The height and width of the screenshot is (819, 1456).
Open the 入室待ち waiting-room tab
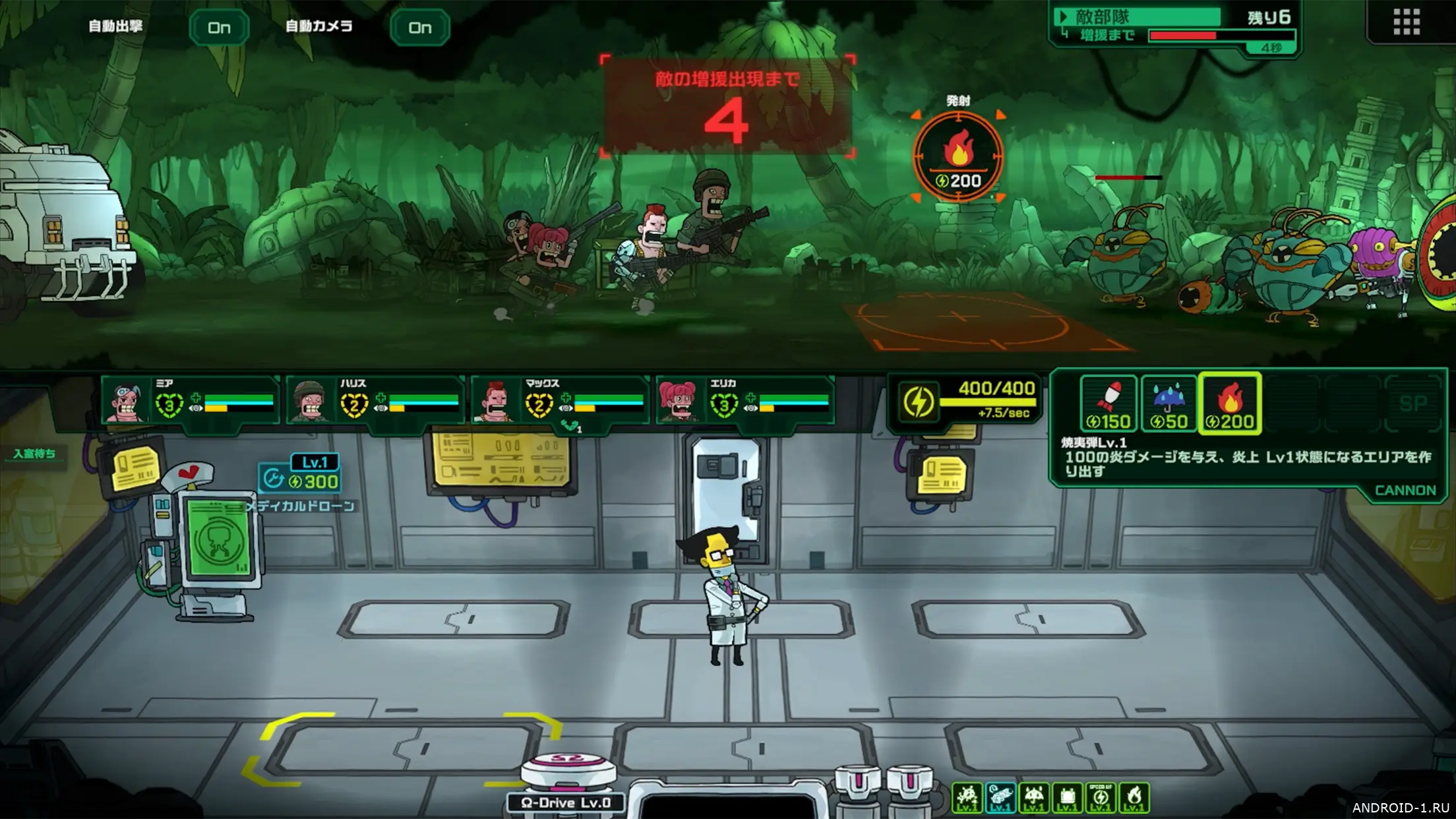[34, 454]
